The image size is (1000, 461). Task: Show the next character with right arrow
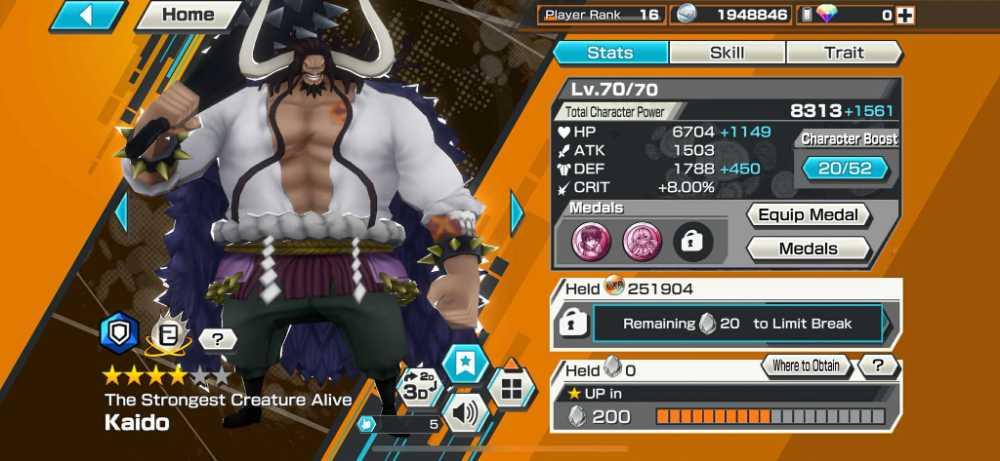pyautogui.click(x=518, y=212)
